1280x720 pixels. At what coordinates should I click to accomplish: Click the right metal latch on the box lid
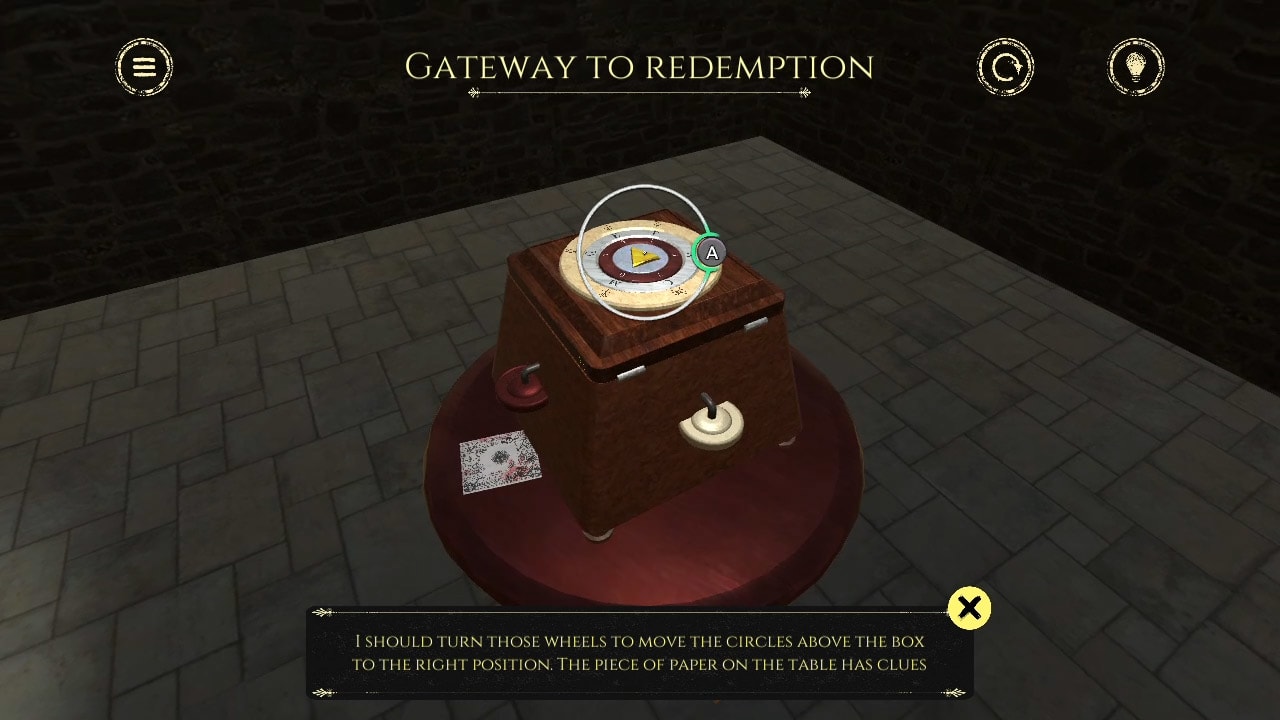click(754, 324)
